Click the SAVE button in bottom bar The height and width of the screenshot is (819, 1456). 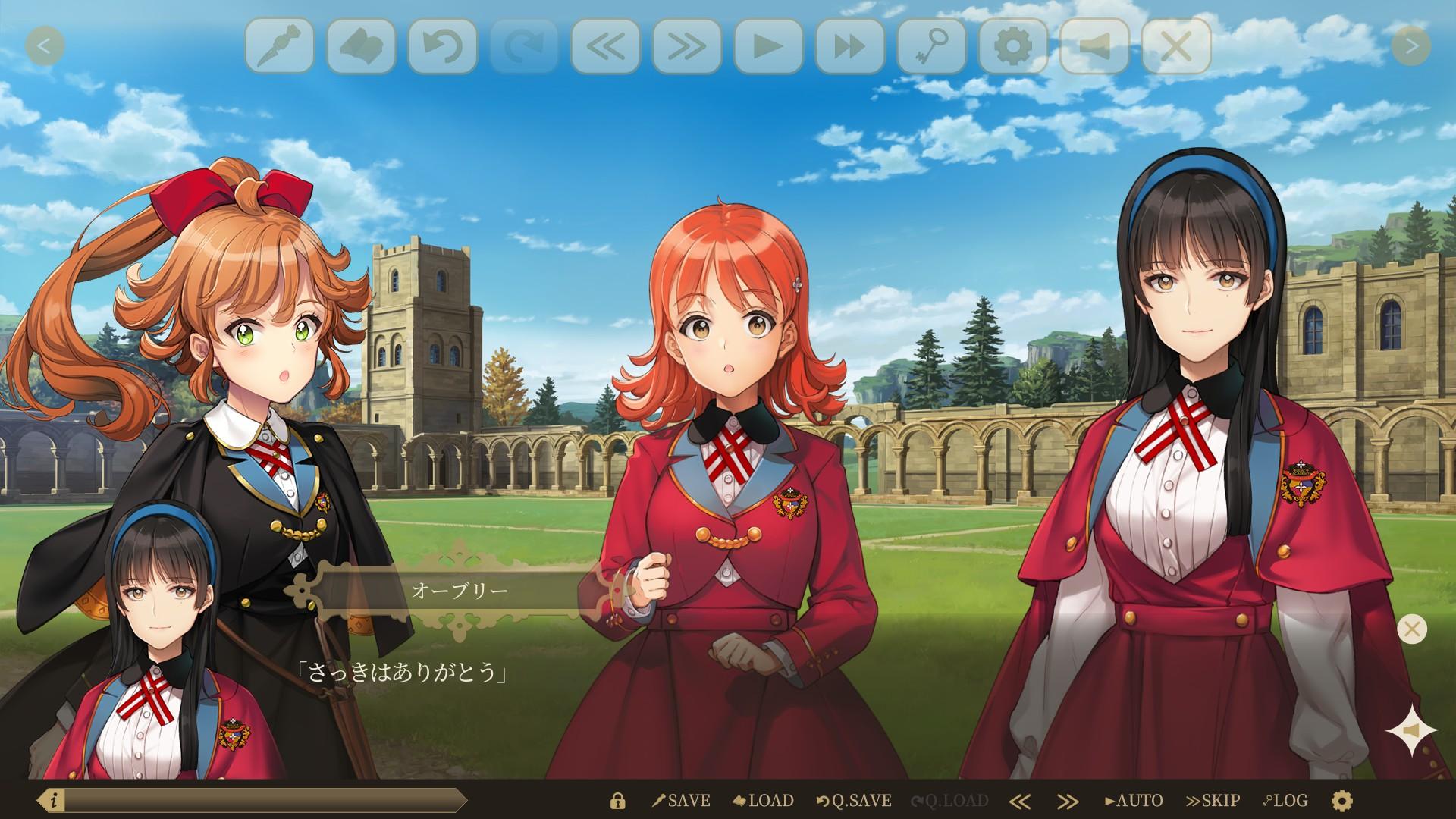point(681,801)
